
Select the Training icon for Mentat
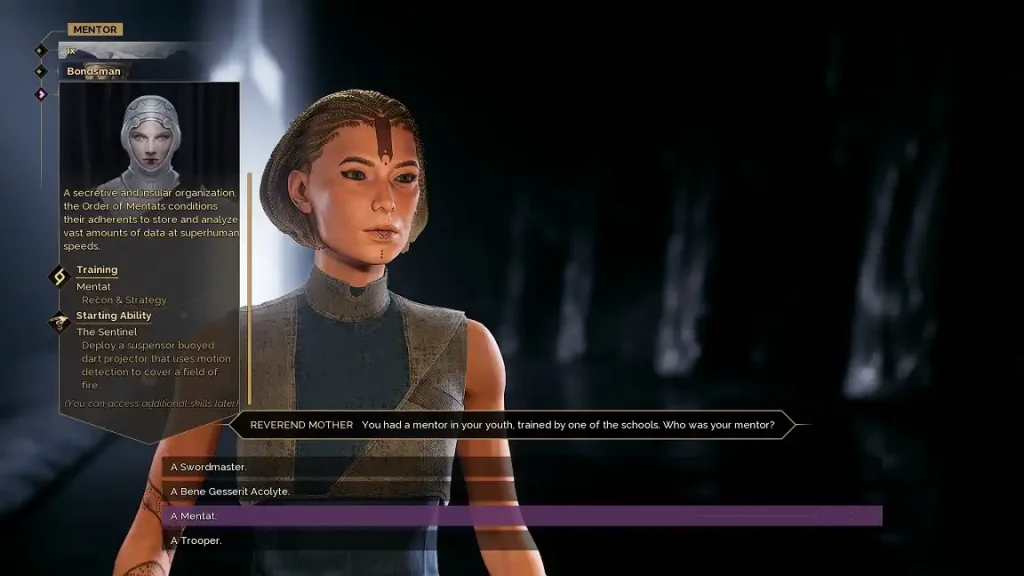click(x=59, y=275)
